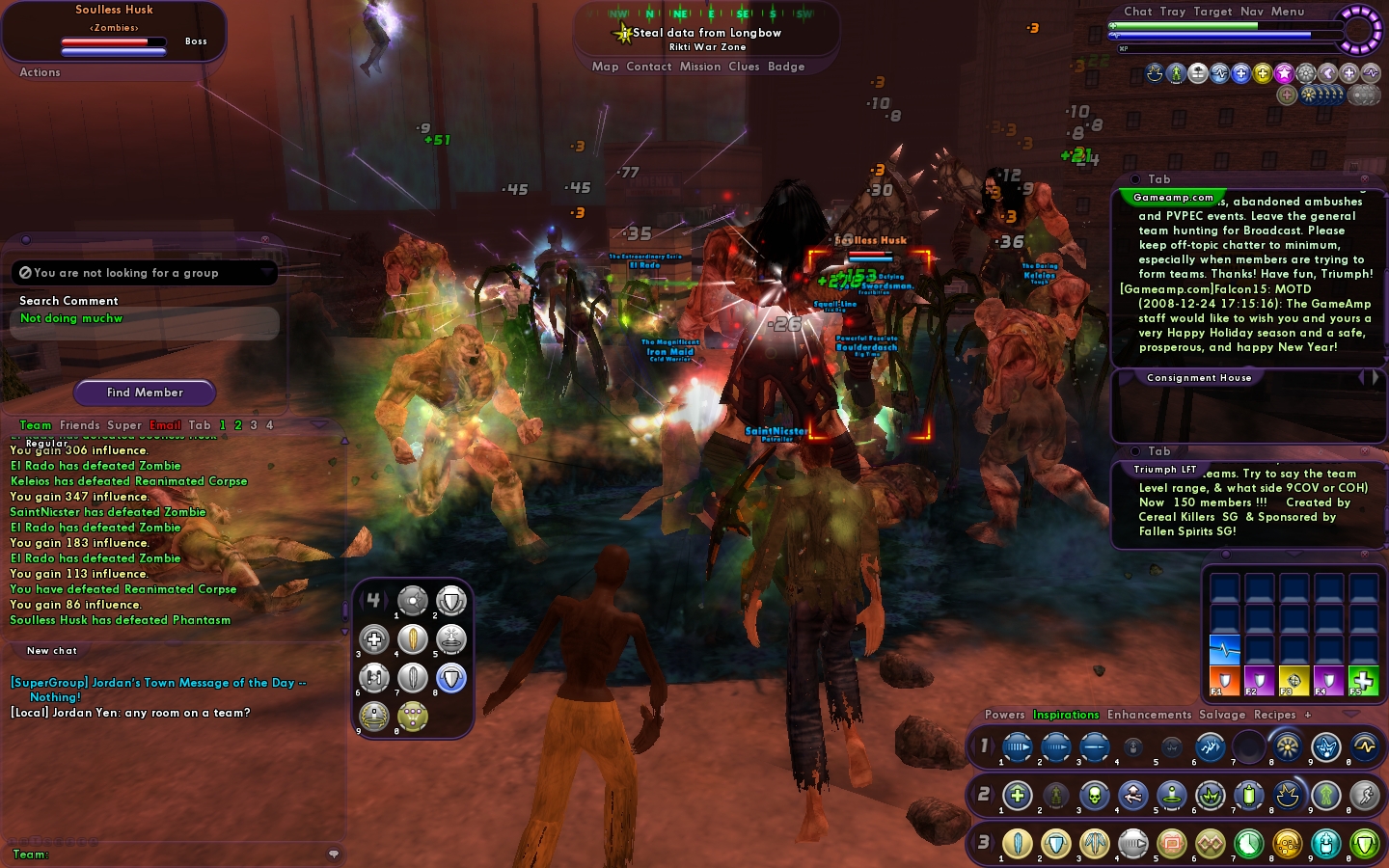The width and height of the screenshot is (1389, 868).
Task: Open the Contact list
Action: click(x=648, y=67)
